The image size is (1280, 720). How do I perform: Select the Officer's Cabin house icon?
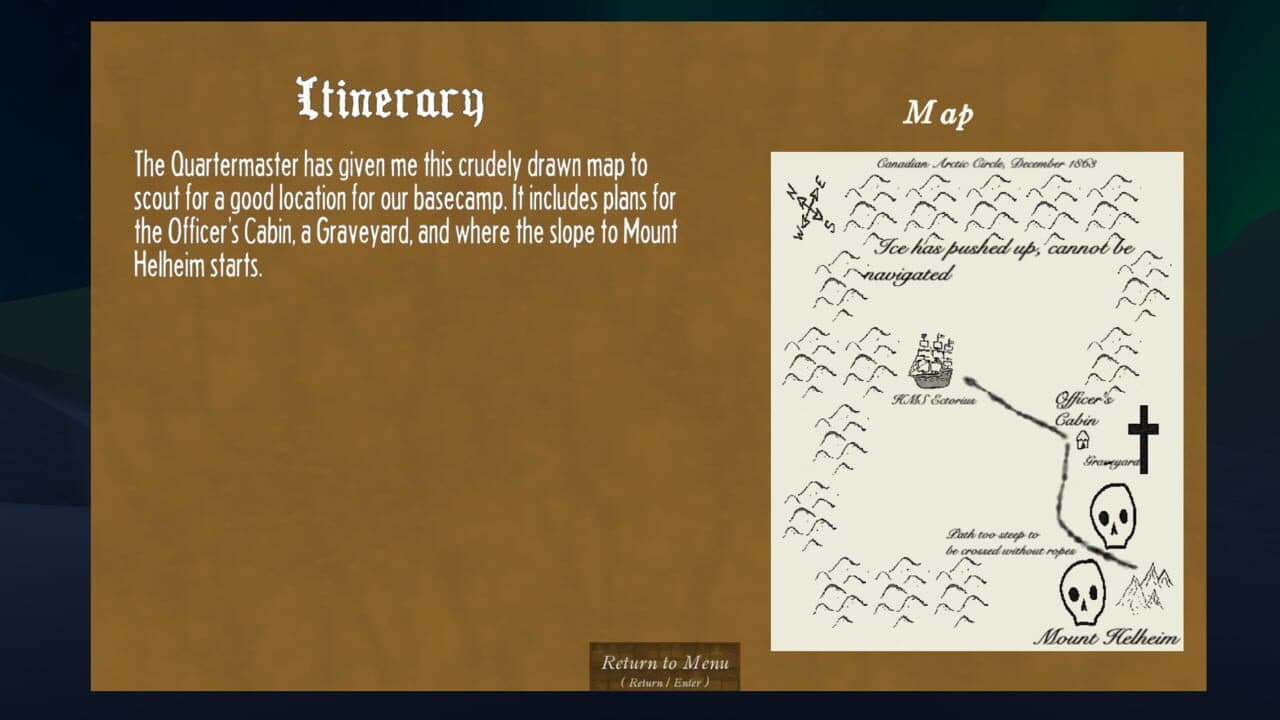(x=1085, y=438)
